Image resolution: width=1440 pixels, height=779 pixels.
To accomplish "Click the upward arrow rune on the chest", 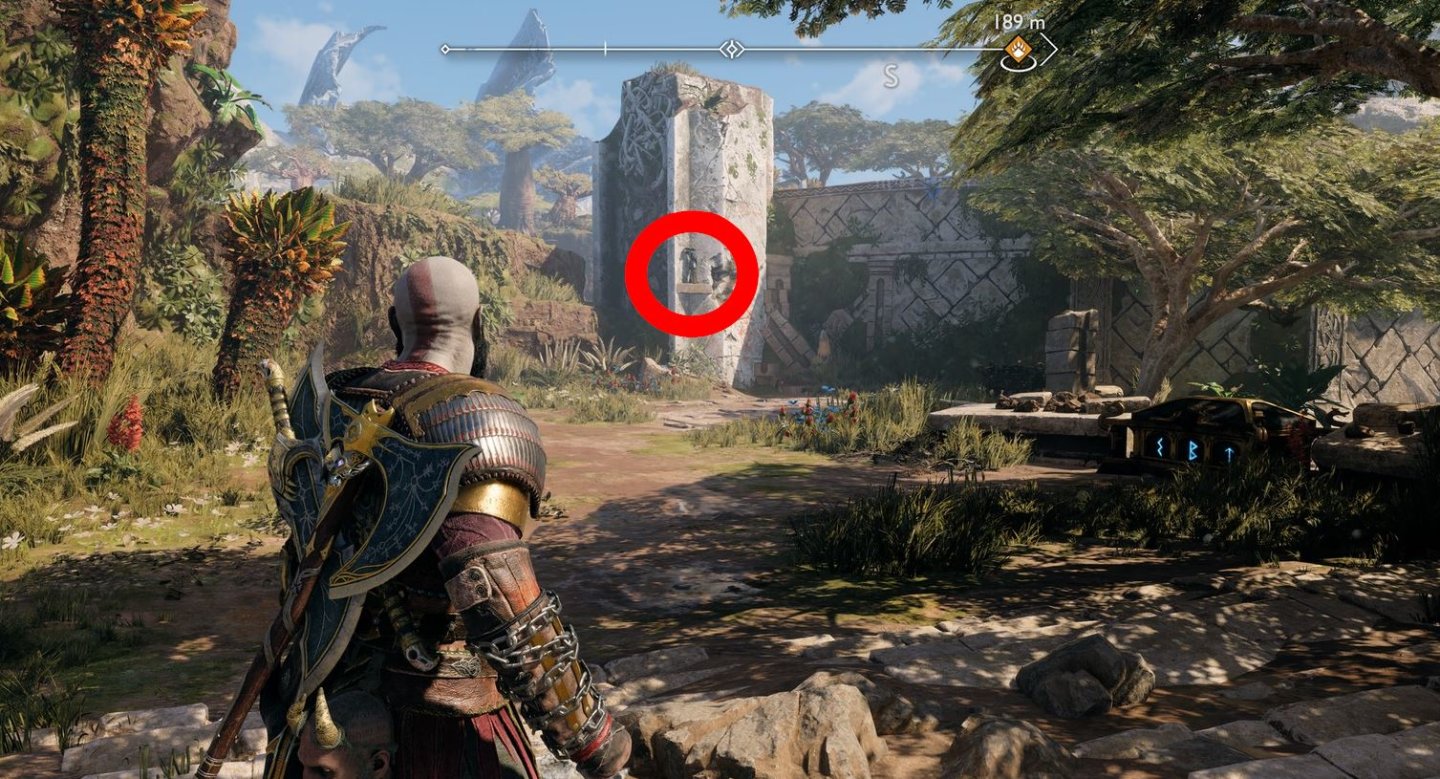I will (1230, 452).
